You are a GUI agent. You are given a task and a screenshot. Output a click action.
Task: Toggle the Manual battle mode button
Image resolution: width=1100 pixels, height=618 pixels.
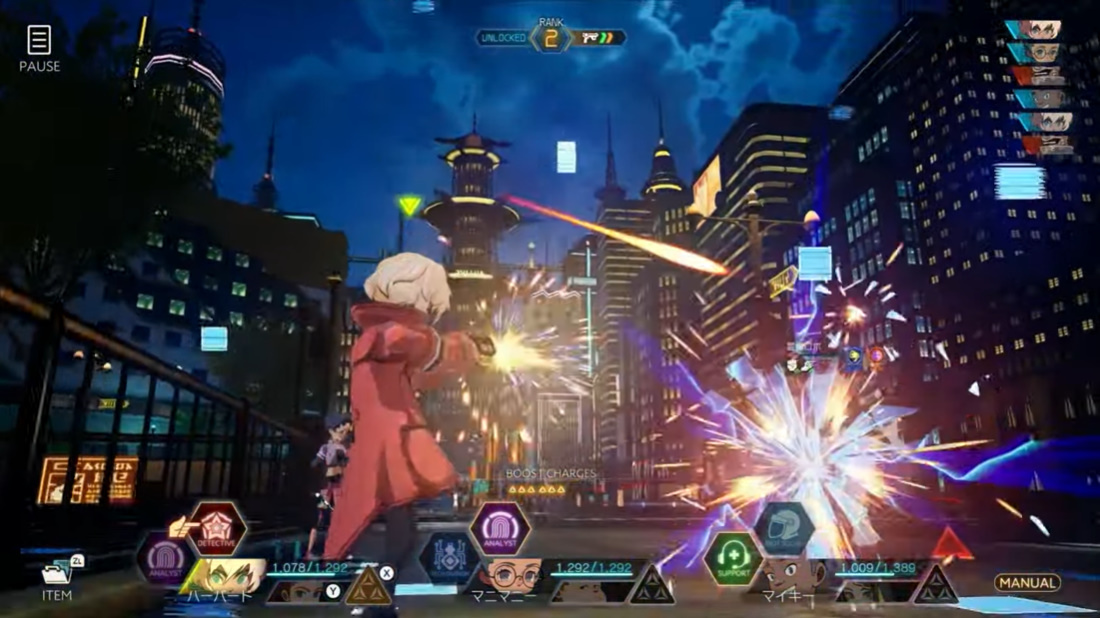click(x=1027, y=583)
